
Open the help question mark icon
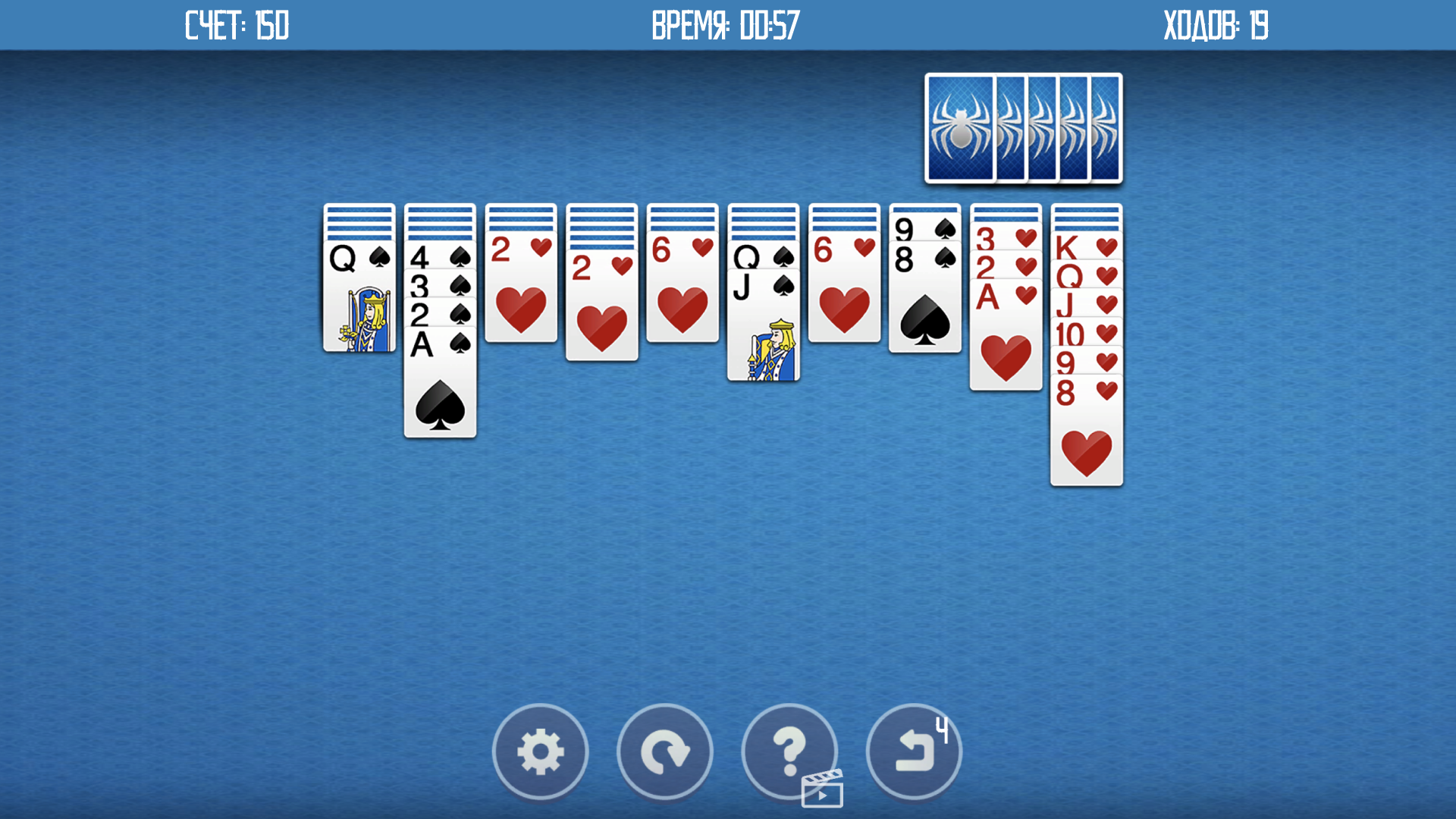point(789,751)
